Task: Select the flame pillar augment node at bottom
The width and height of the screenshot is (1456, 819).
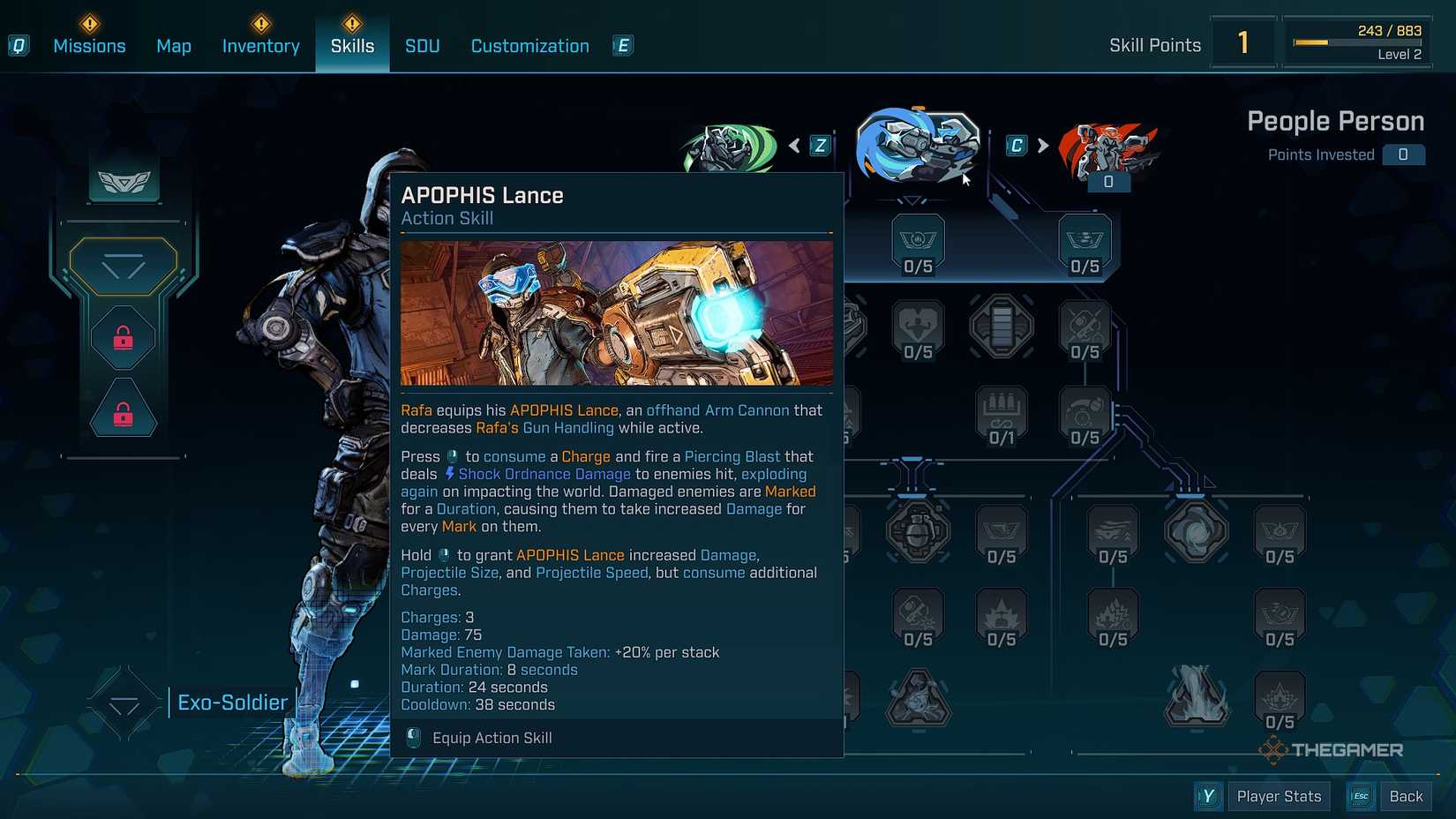Action: click(1197, 697)
